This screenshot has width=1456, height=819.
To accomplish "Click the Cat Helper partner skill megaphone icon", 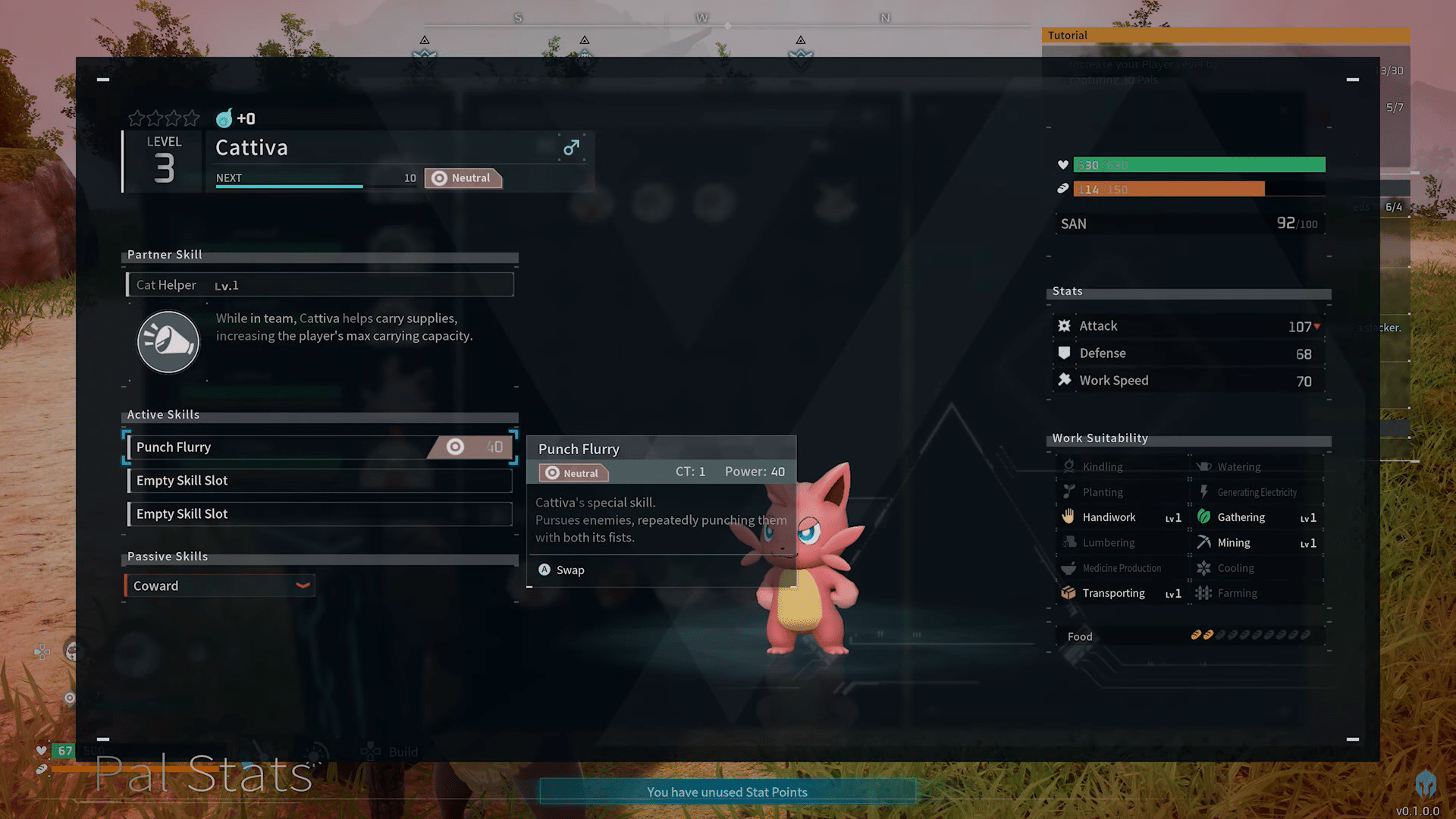I will (168, 342).
